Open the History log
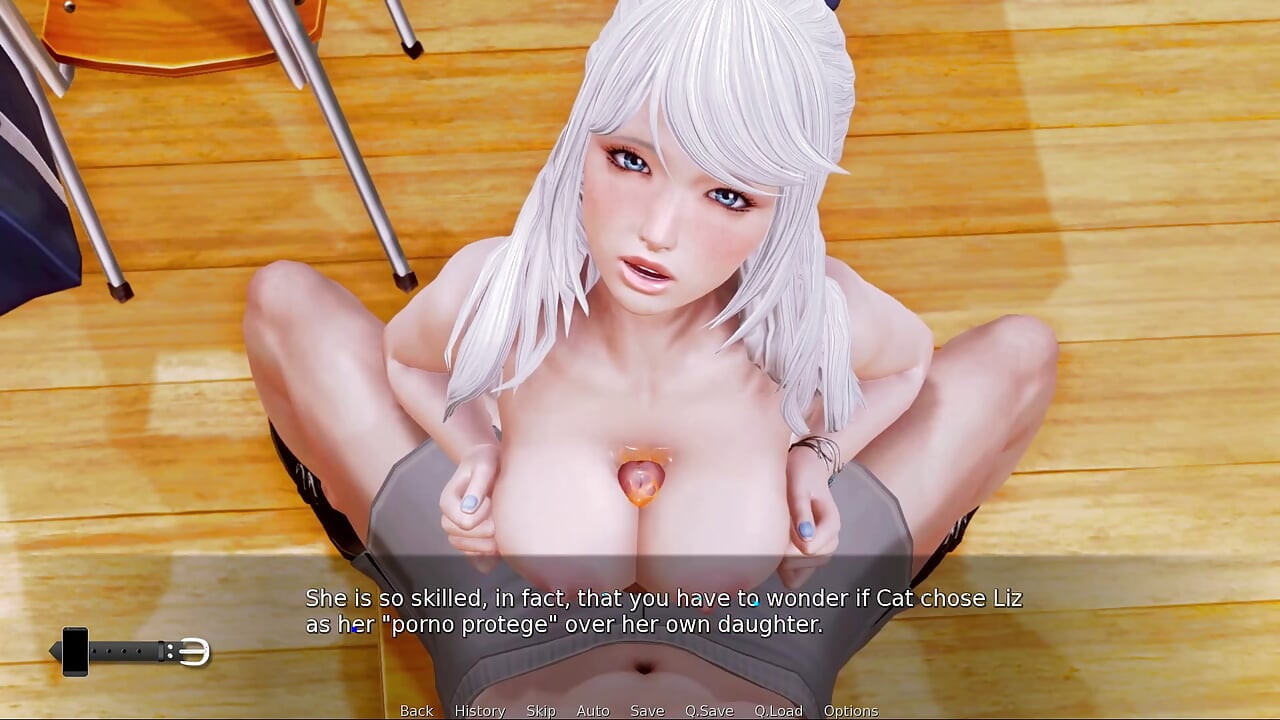This screenshot has width=1280, height=720. click(x=479, y=710)
